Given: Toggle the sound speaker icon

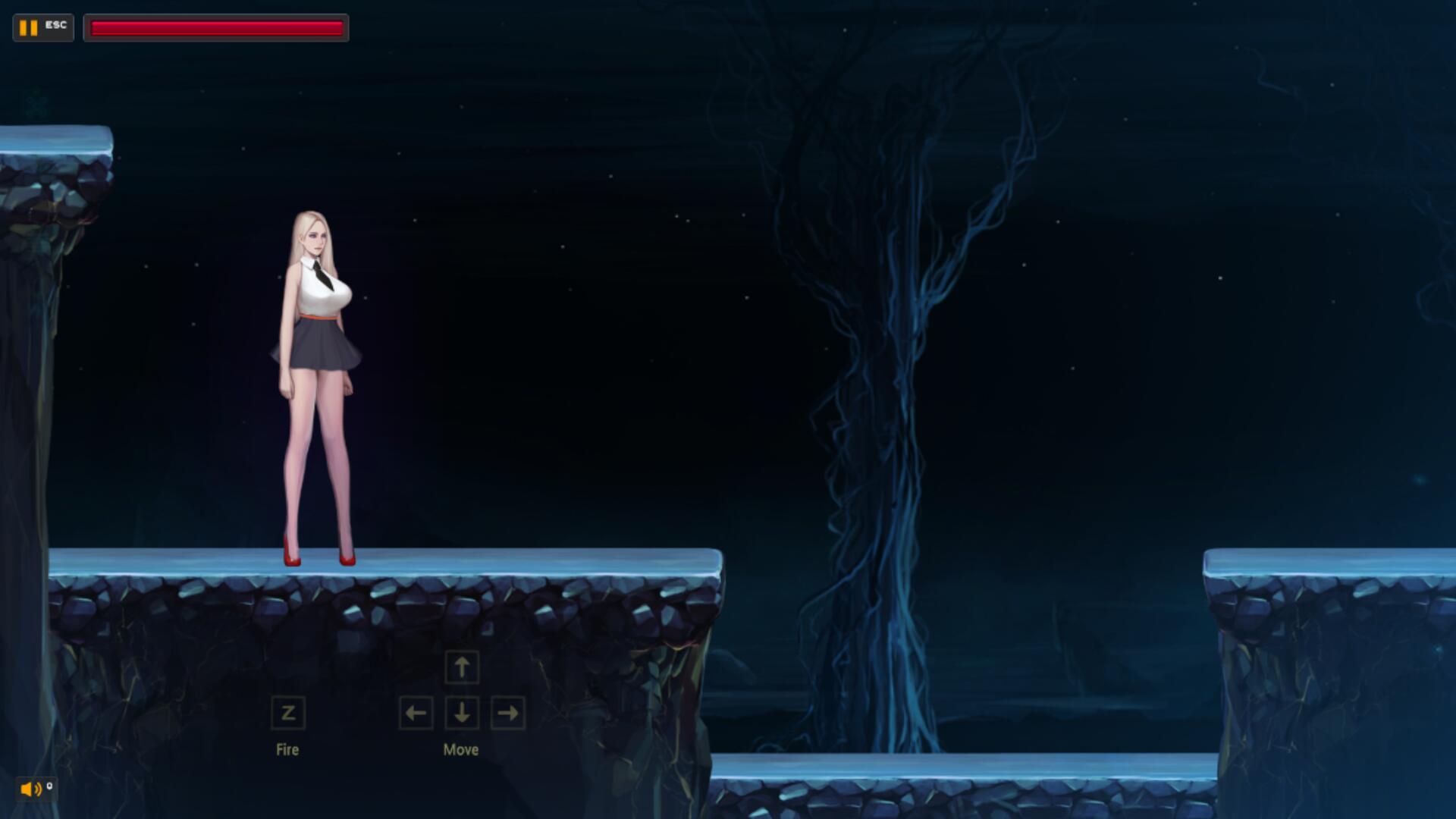Looking at the screenshot, I should [x=31, y=789].
